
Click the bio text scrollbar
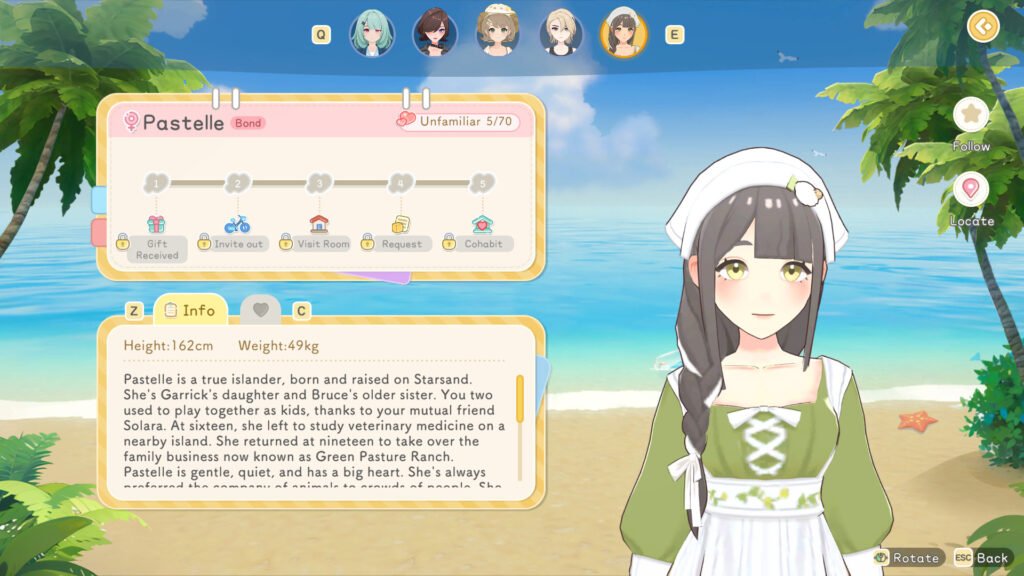point(519,398)
